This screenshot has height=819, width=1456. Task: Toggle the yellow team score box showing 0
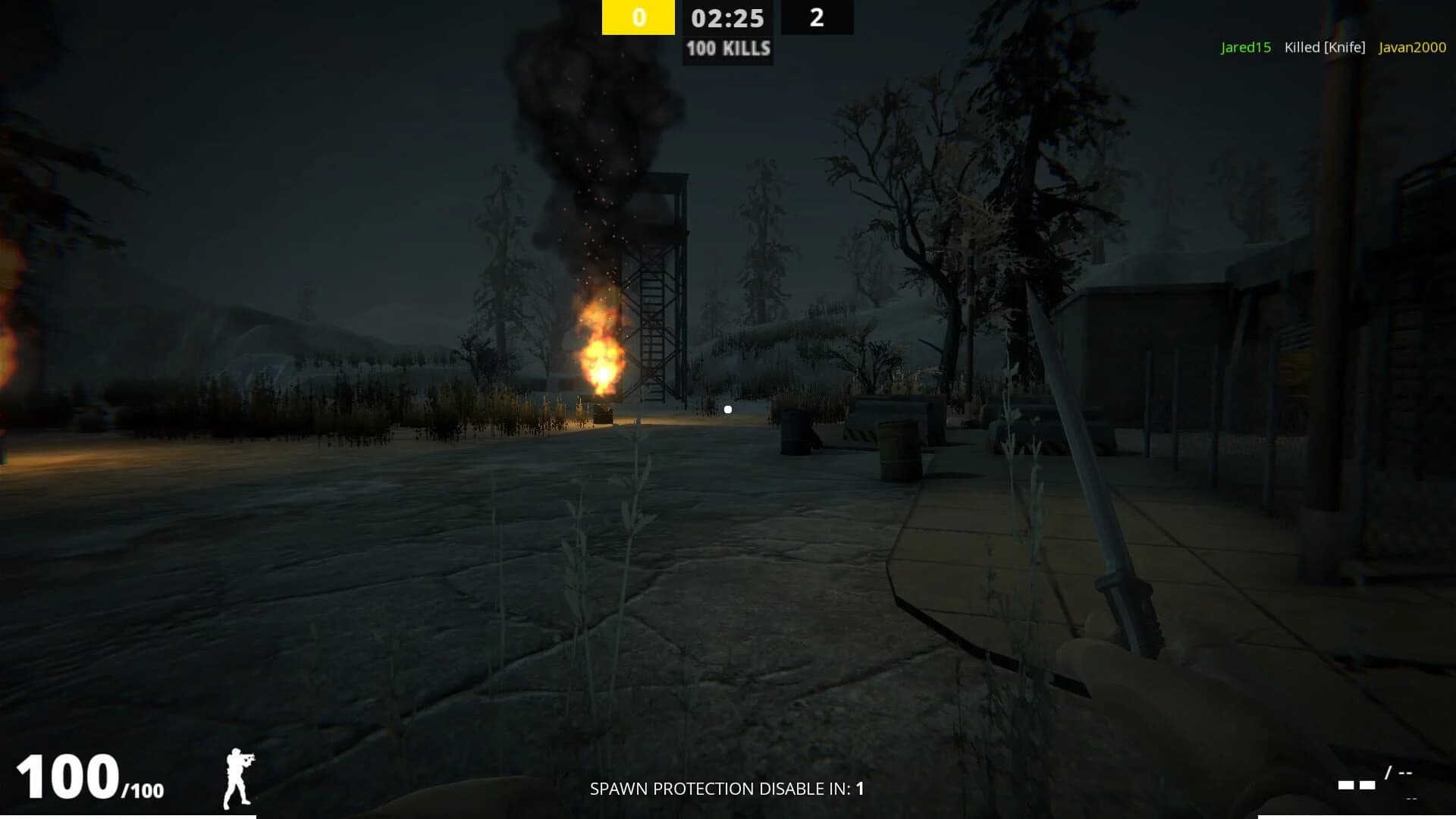tap(638, 18)
